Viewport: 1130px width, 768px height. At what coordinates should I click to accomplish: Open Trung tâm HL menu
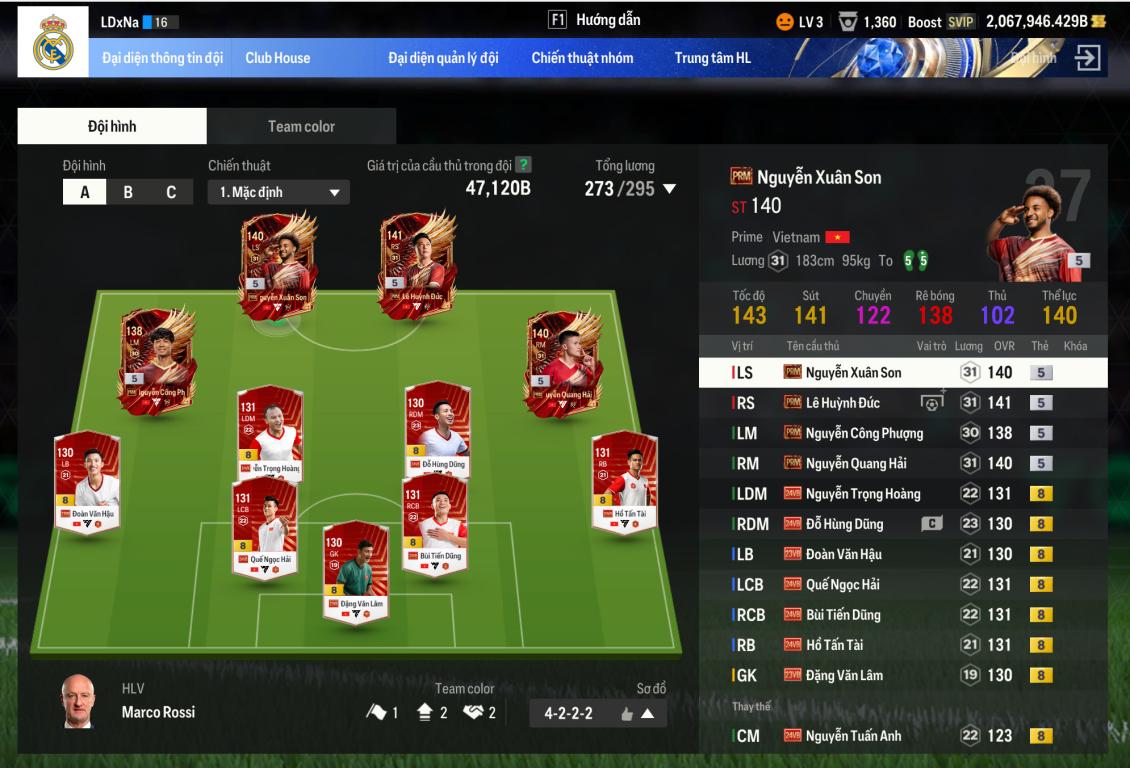click(712, 58)
